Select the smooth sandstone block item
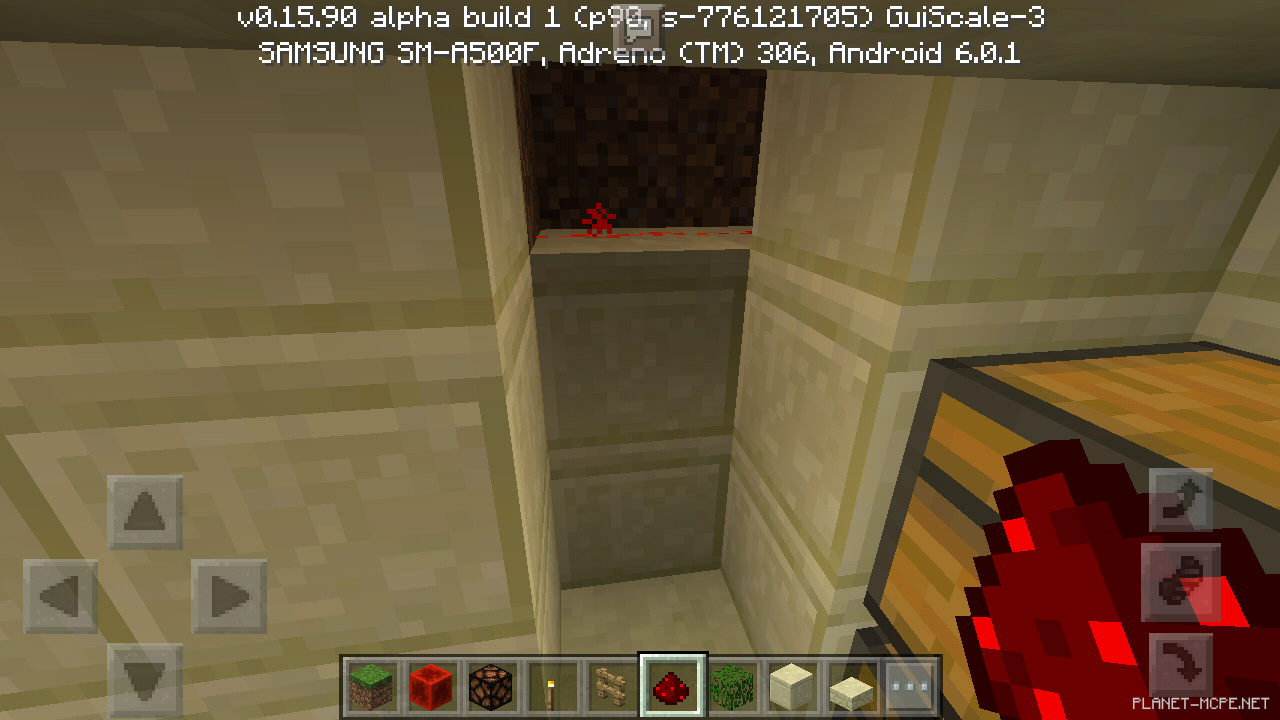1280x720 pixels. 793,685
